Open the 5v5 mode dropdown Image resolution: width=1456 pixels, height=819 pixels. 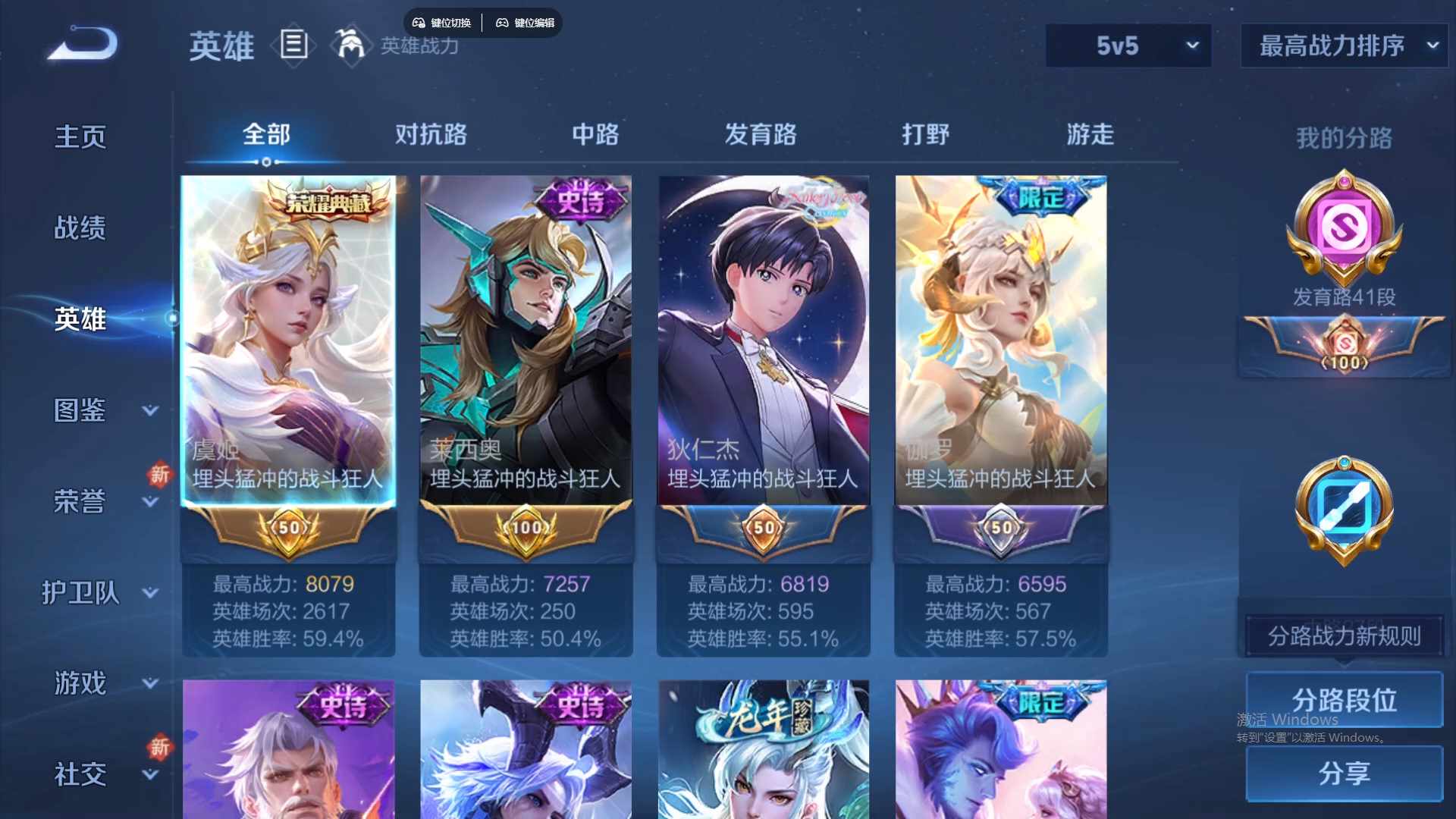(1128, 45)
